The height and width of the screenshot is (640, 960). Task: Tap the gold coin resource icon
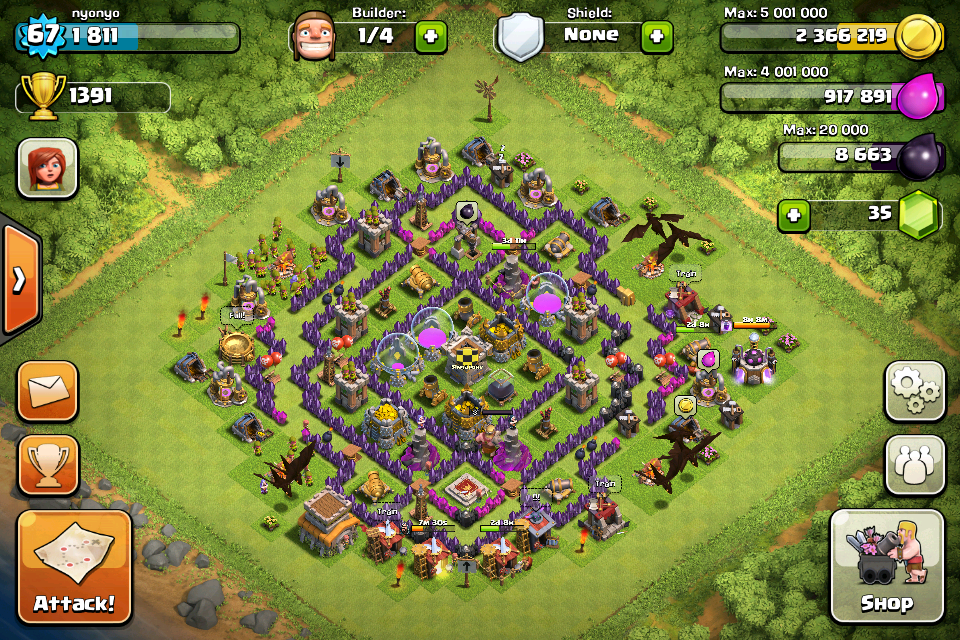[917, 38]
